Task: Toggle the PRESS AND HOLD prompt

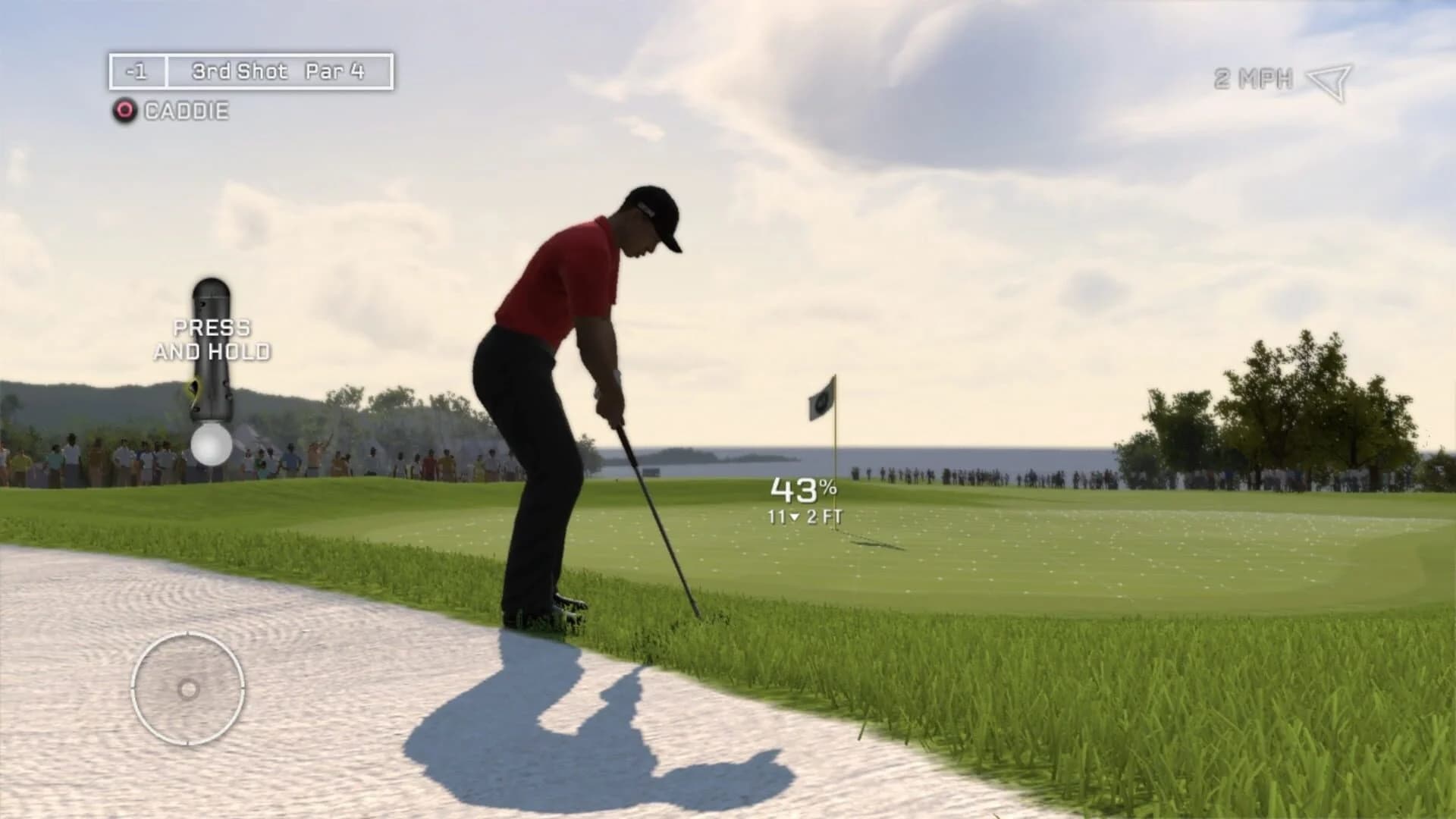Action: [211, 341]
